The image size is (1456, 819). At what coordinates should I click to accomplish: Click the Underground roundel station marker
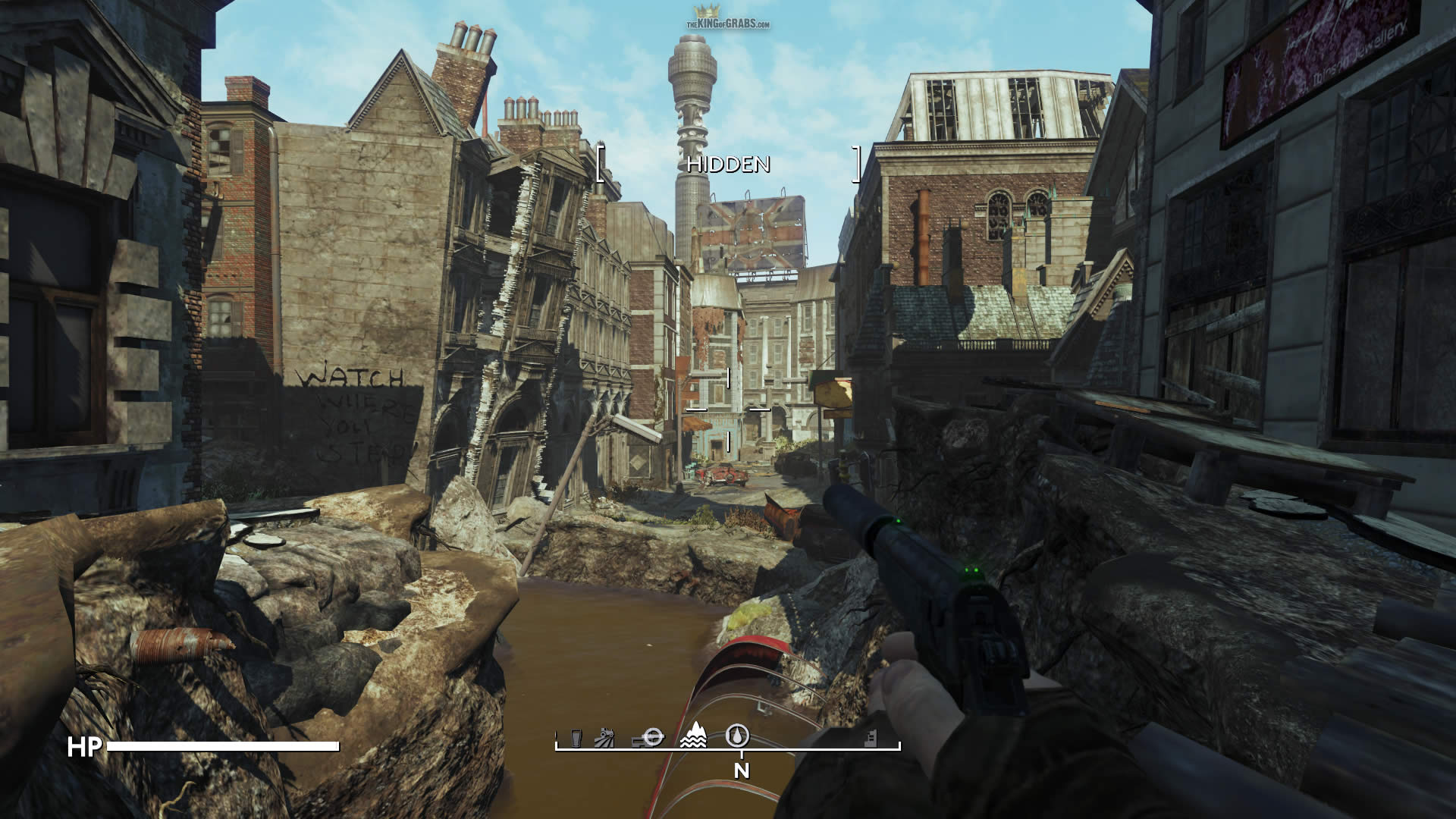652,737
